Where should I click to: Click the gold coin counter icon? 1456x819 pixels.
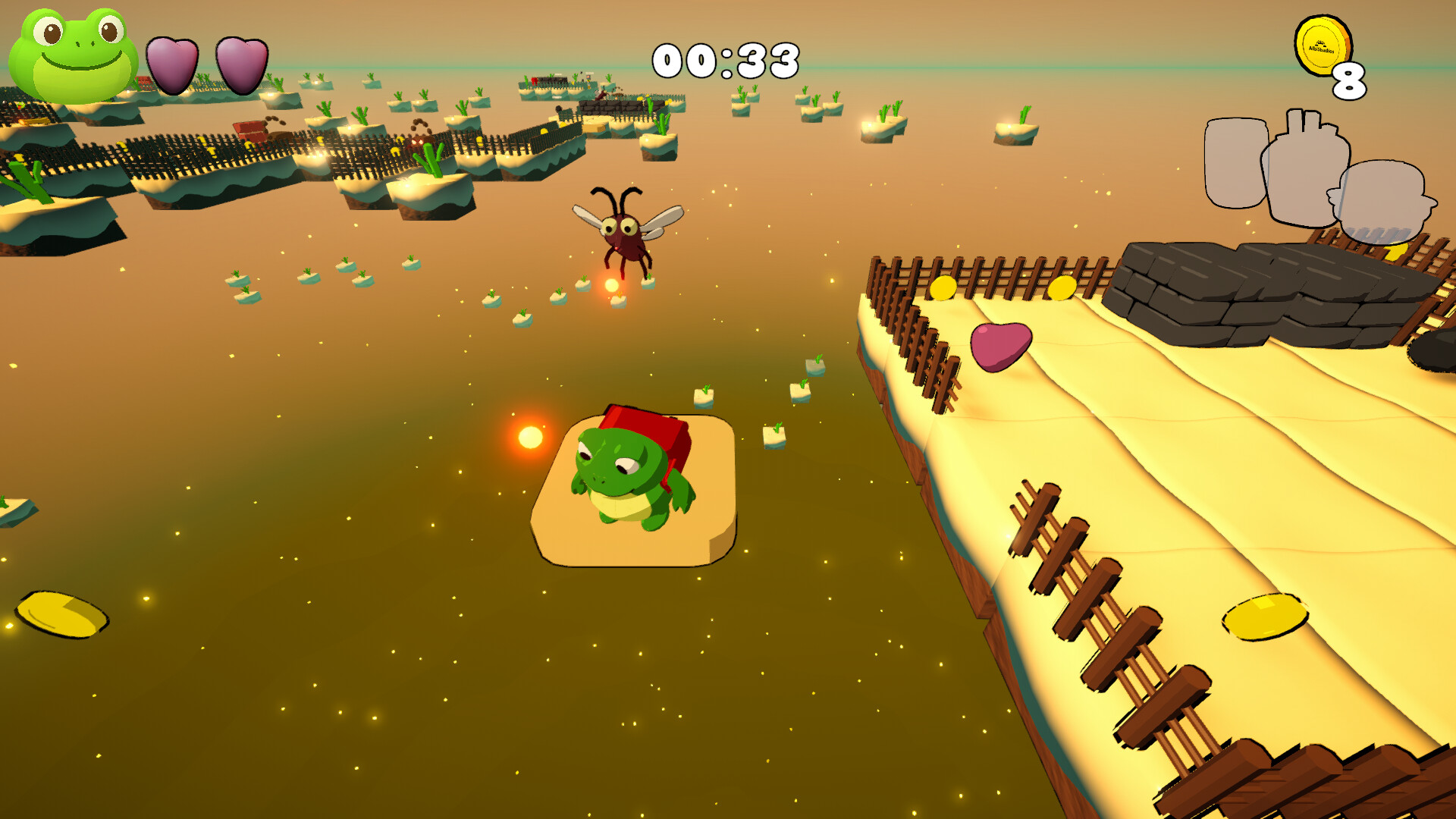pos(1322,46)
